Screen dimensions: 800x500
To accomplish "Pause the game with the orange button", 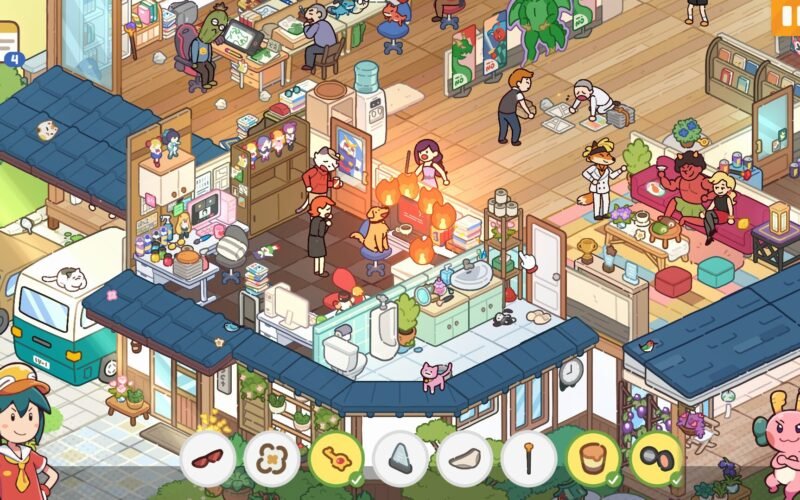I will click(786, 14).
